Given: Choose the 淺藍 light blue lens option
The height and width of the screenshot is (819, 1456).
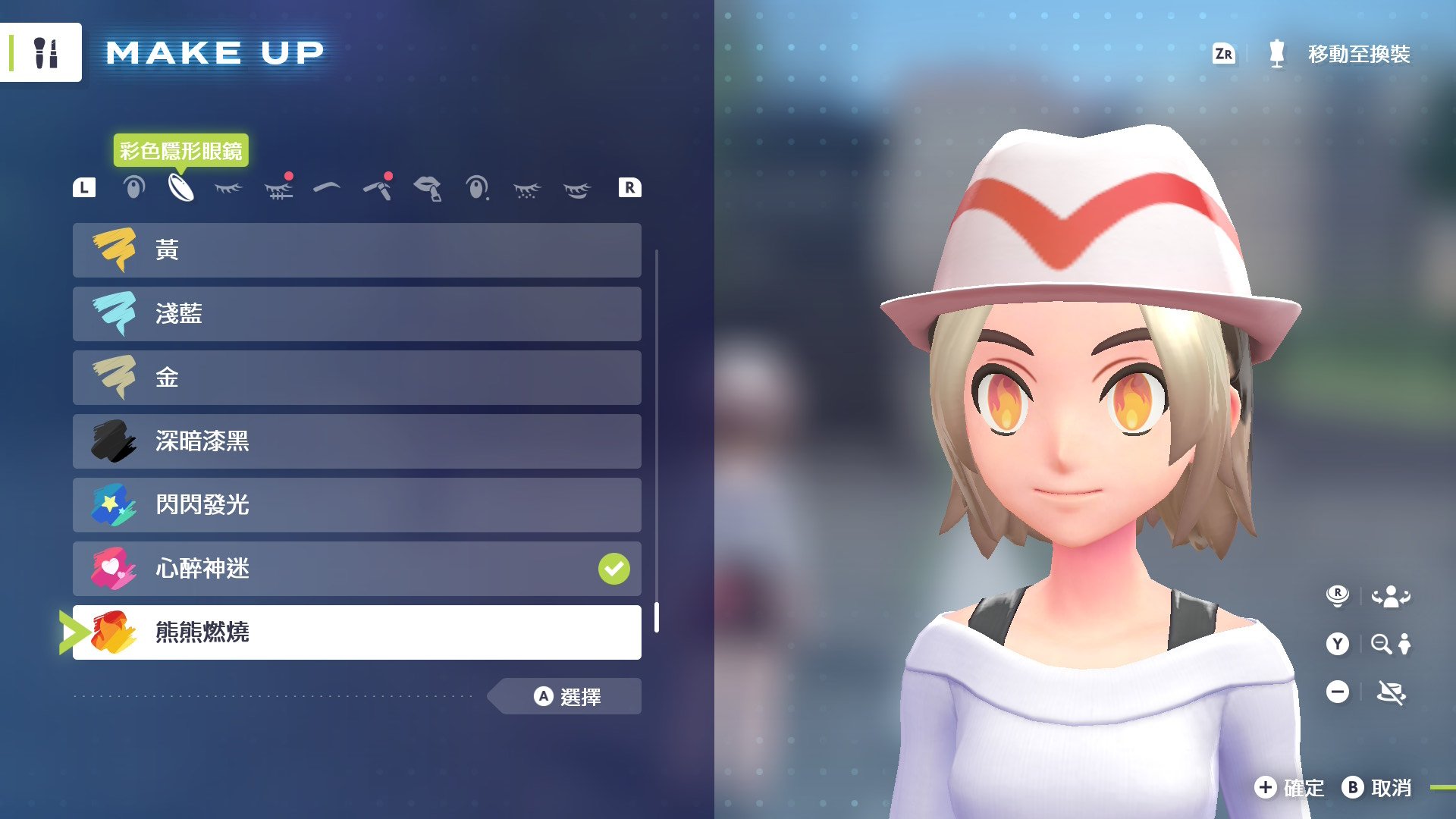Looking at the screenshot, I should click(356, 314).
